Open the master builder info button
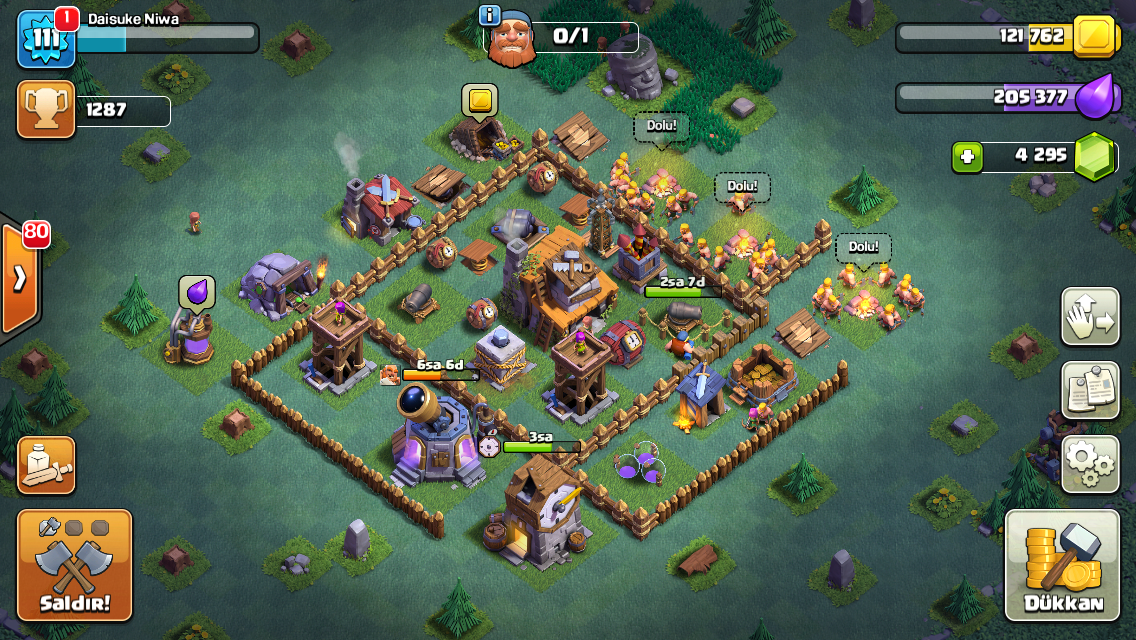The width and height of the screenshot is (1136, 640). tap(490, 15)
